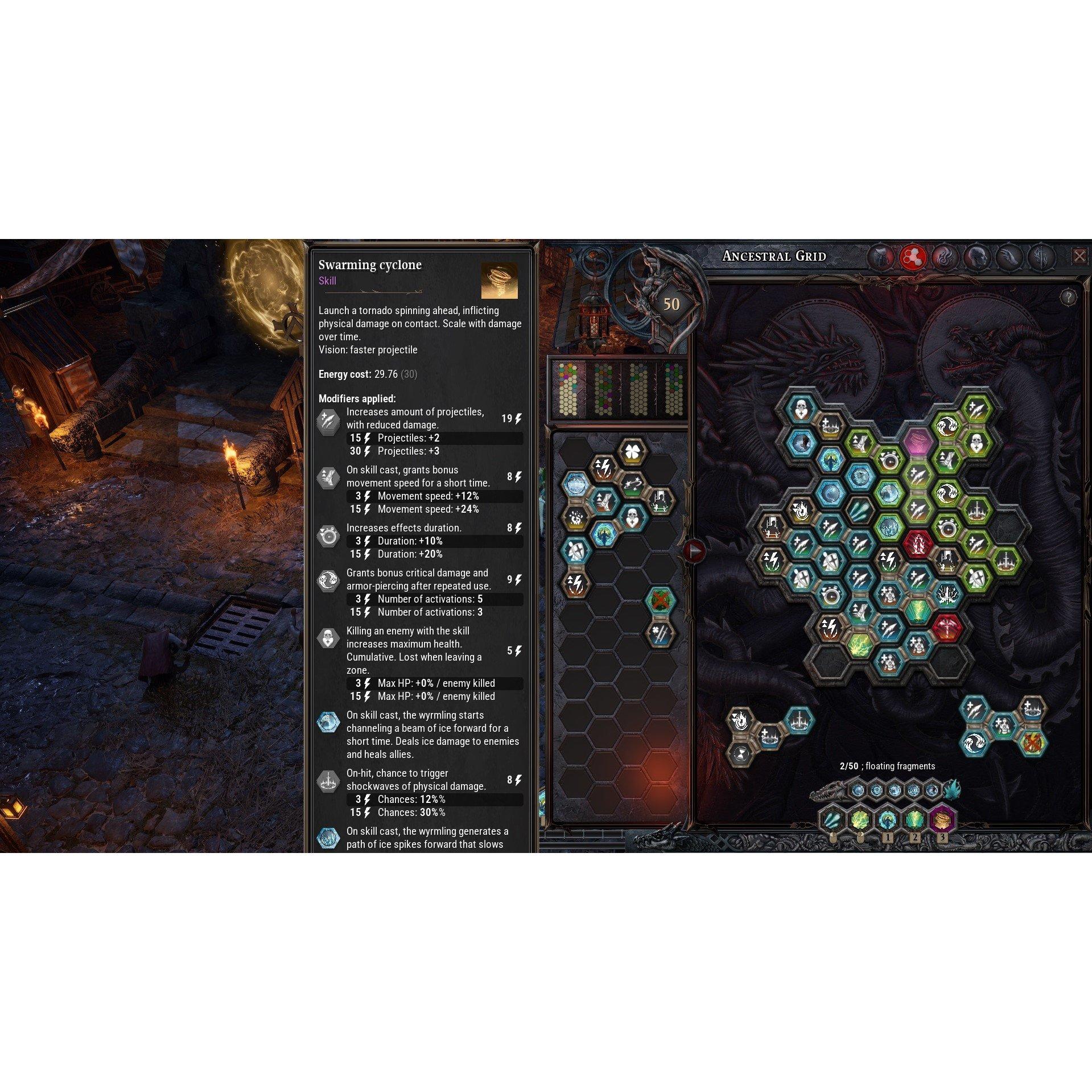Select the wyrmling head tab icon

881,257
